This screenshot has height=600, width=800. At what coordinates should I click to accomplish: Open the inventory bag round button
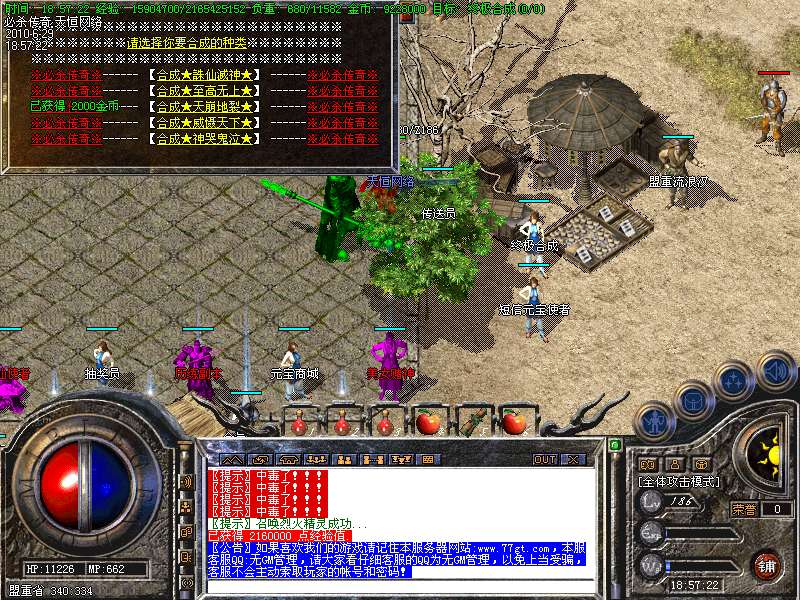[693, 400]
